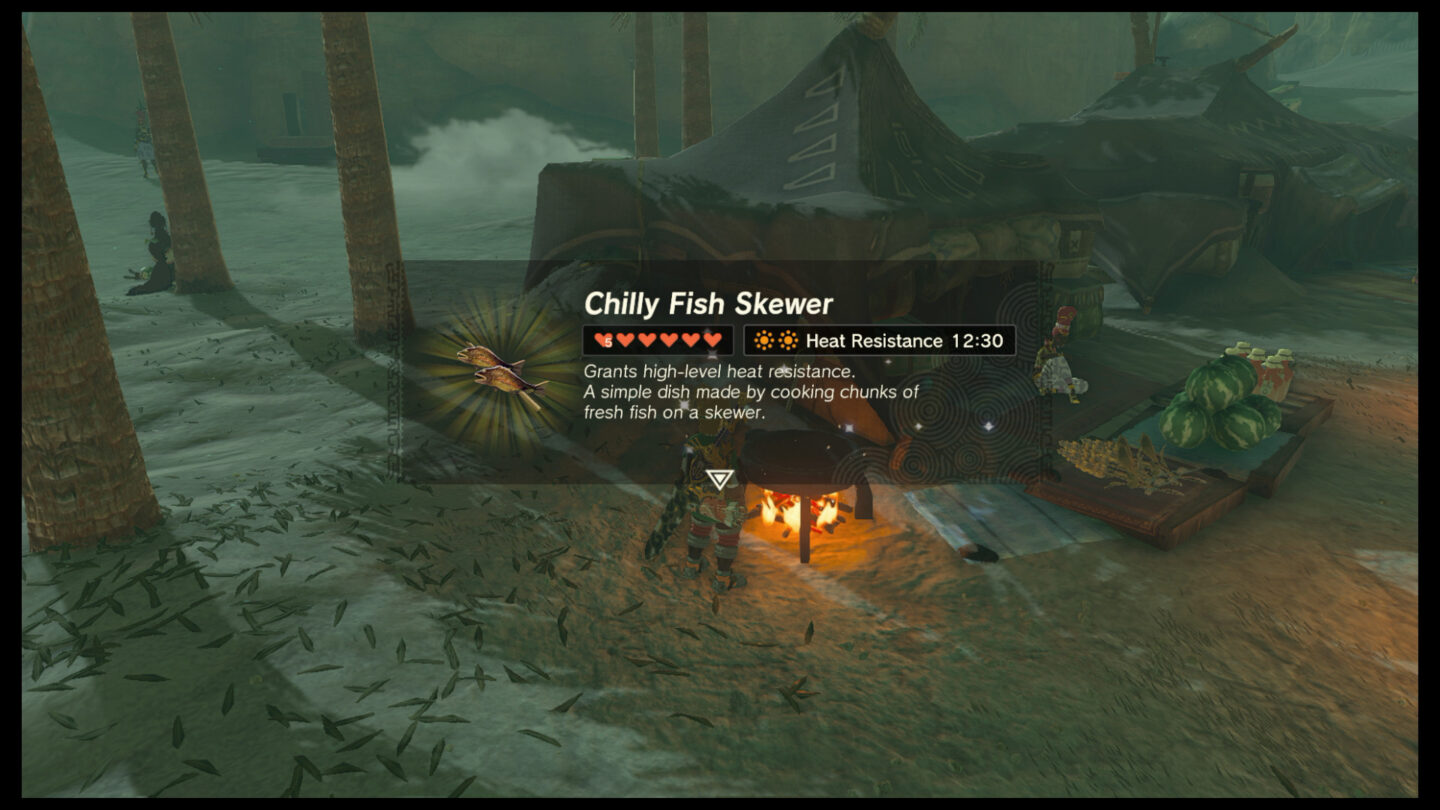Expand the dish description text
Screen dimensions: 1440x810
coord(752,393)
